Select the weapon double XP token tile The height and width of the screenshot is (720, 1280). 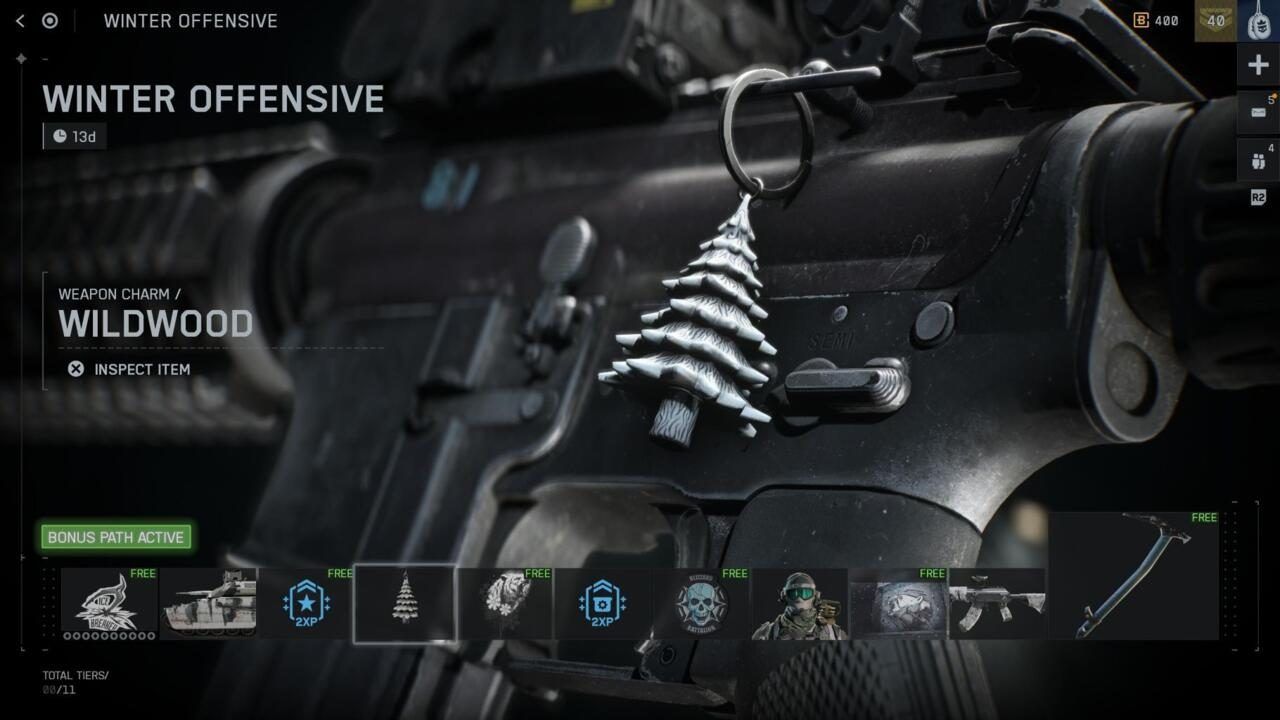coord(602,603)
